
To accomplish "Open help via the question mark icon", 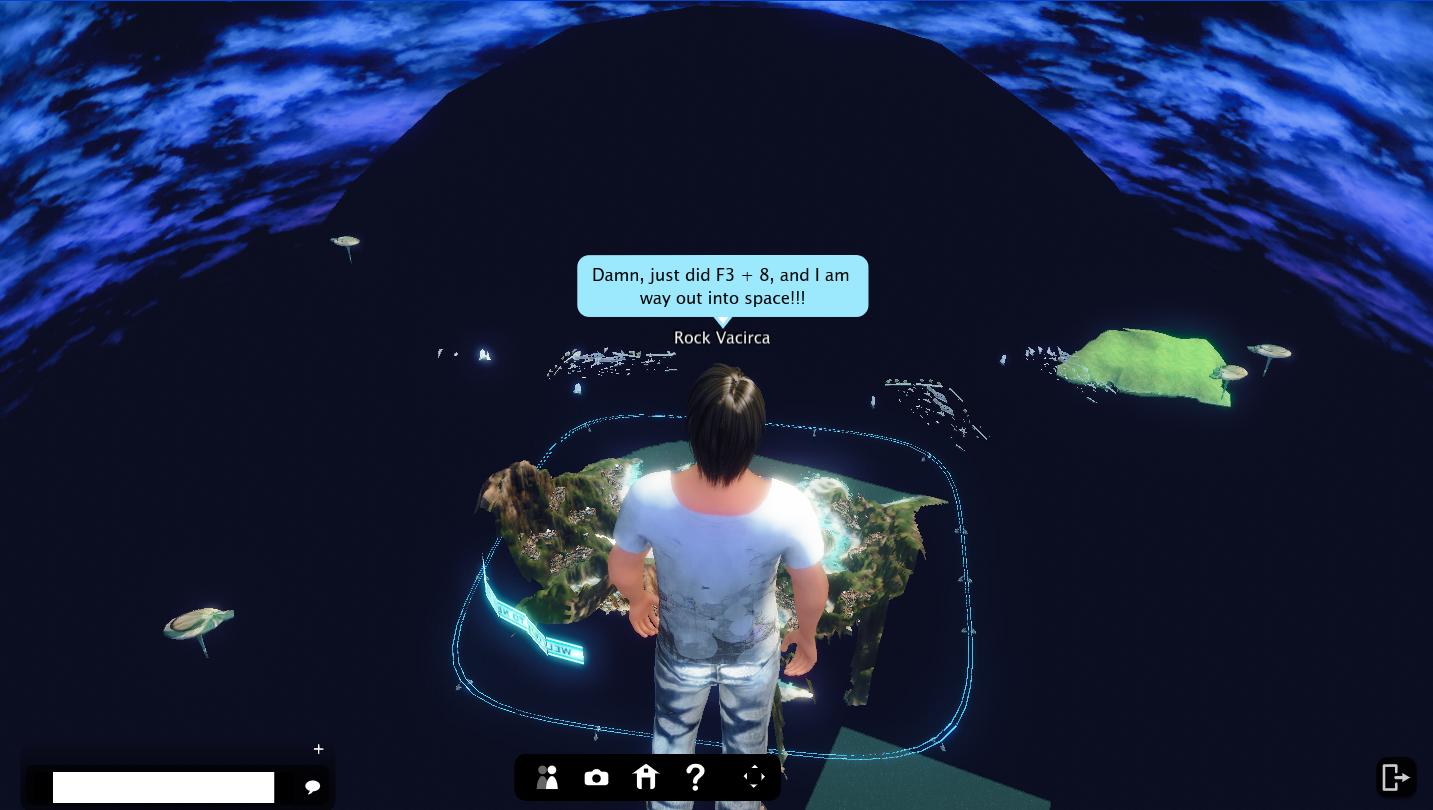I will 696,777.
